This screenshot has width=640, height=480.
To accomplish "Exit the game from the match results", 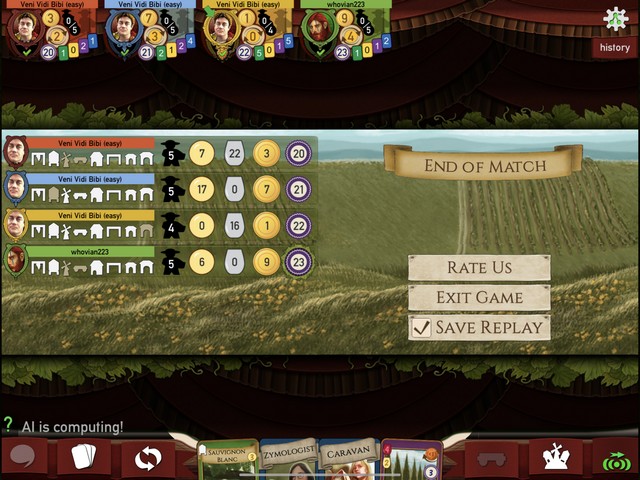I will coord(479,297).
